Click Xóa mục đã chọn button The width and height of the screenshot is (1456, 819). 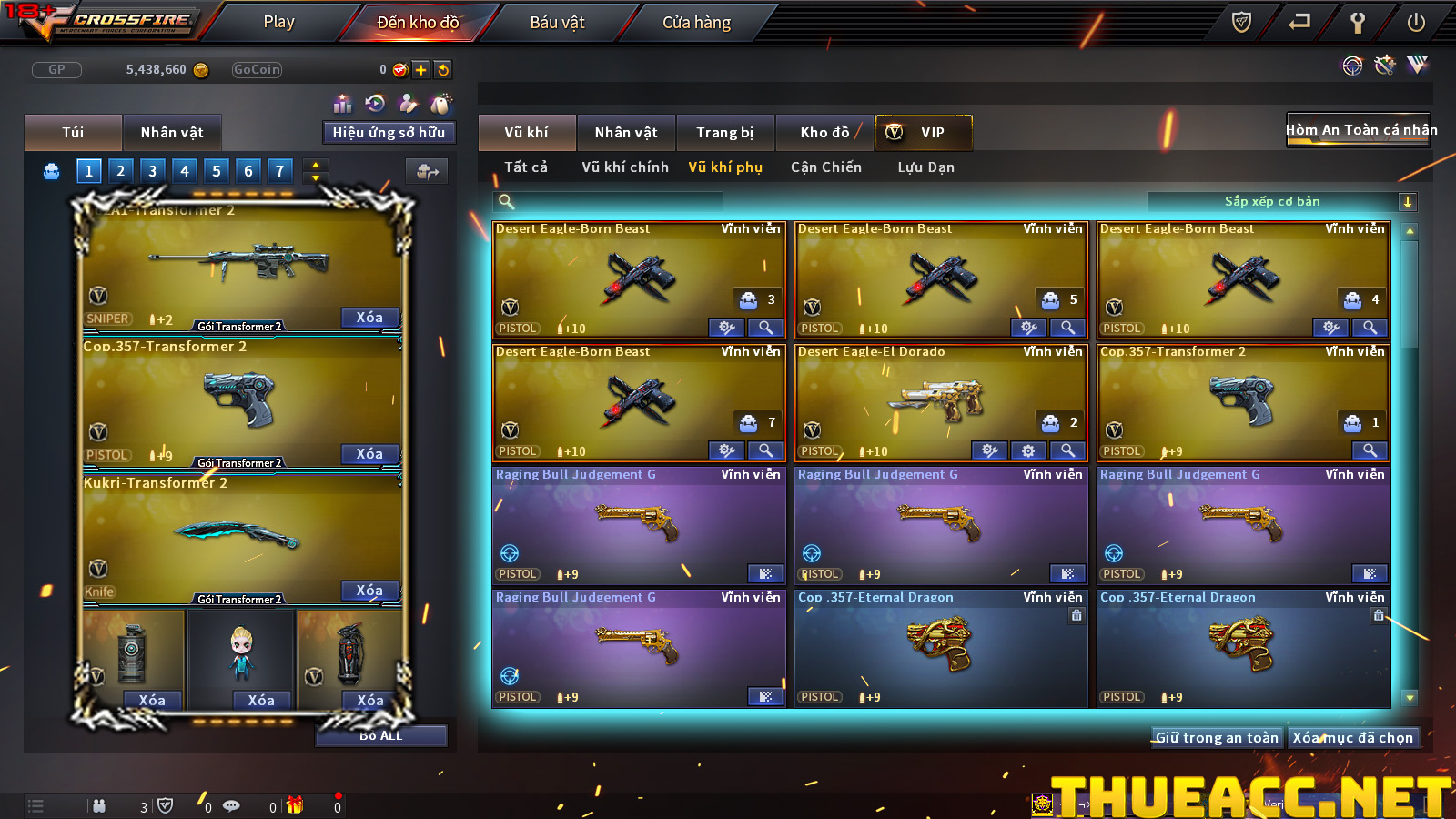[x=1352, y=738]
